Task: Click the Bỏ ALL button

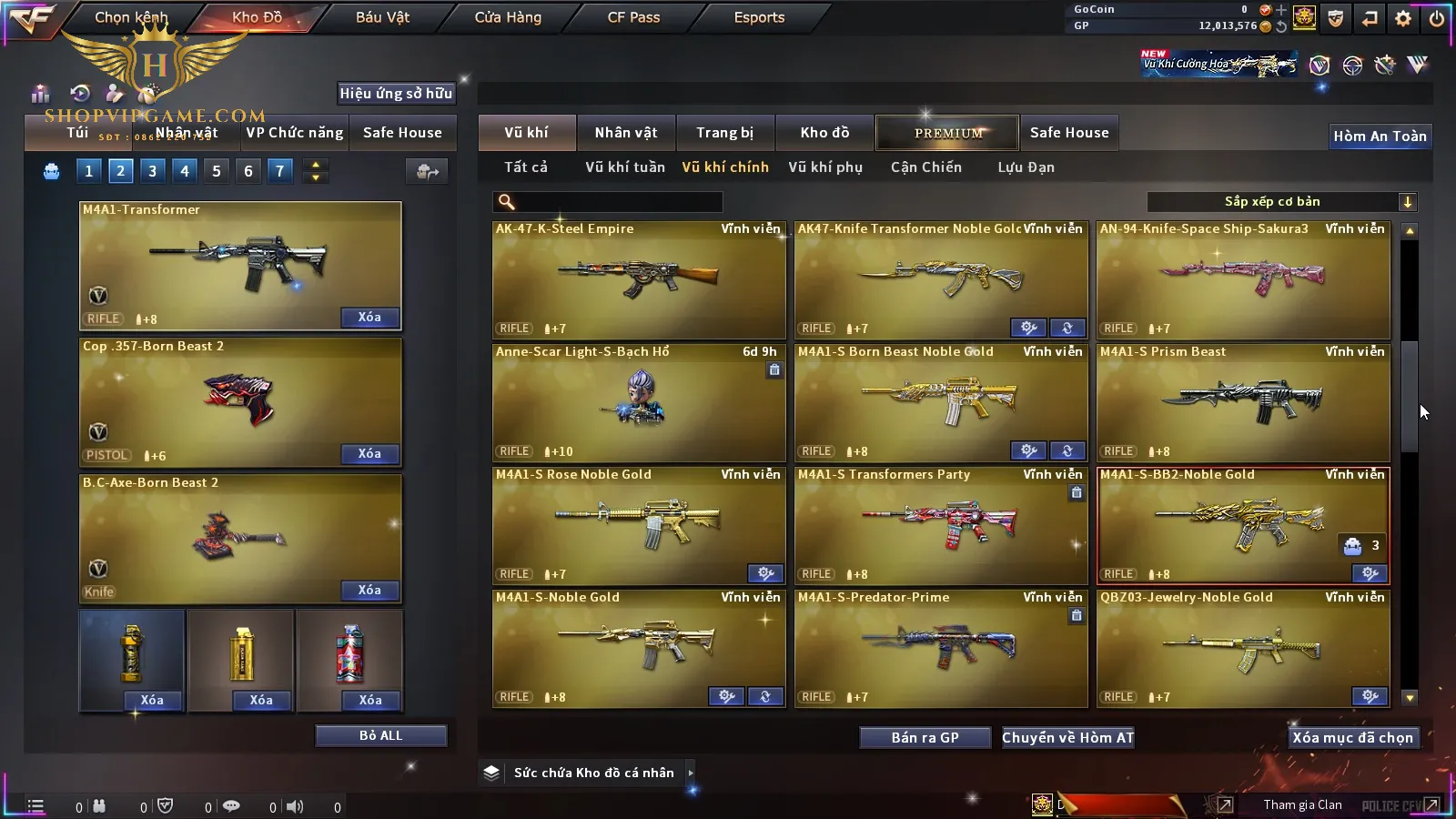Action: pos(380,735)
